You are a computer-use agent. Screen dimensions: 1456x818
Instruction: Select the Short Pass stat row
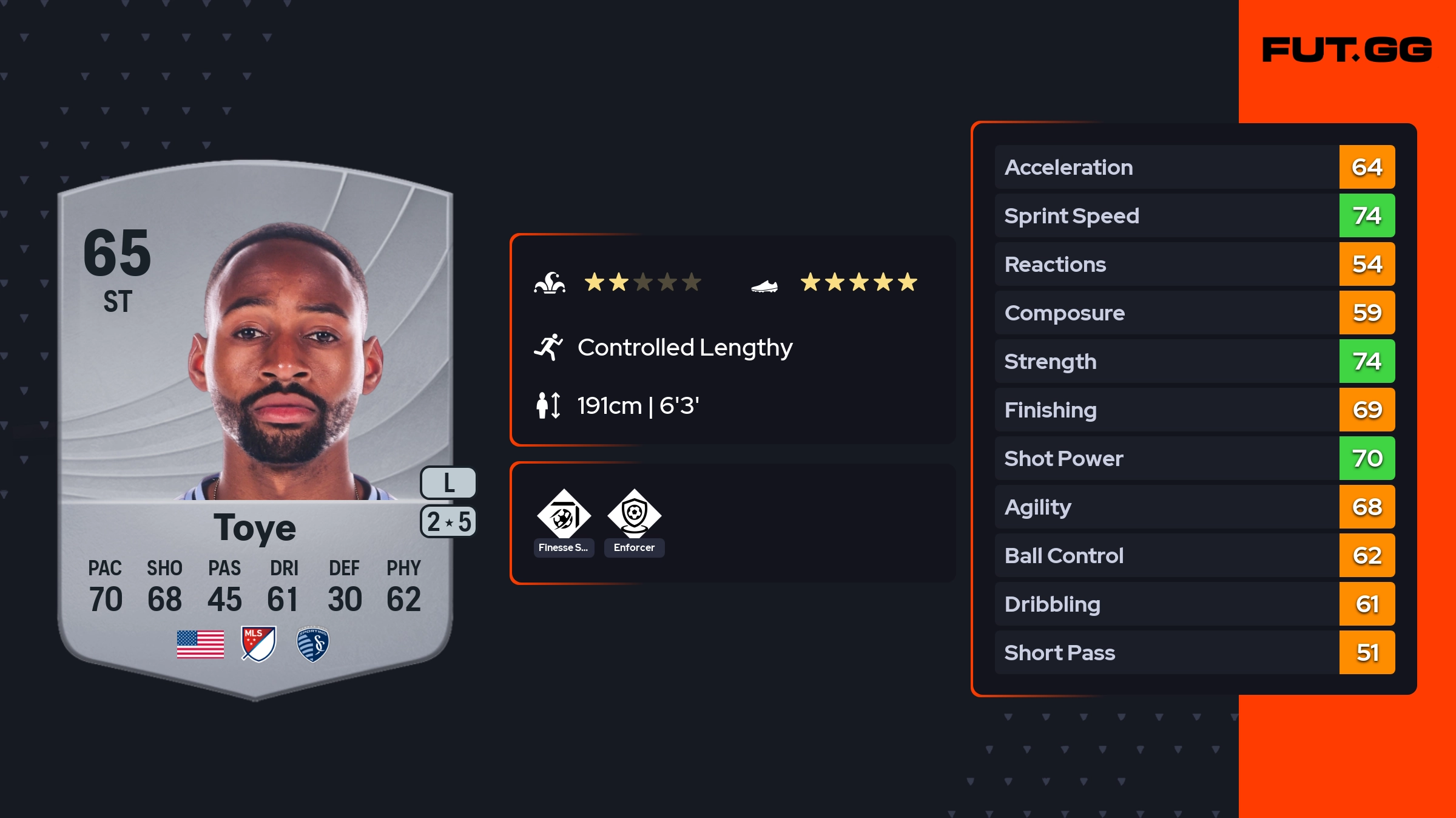(1194, 652)
